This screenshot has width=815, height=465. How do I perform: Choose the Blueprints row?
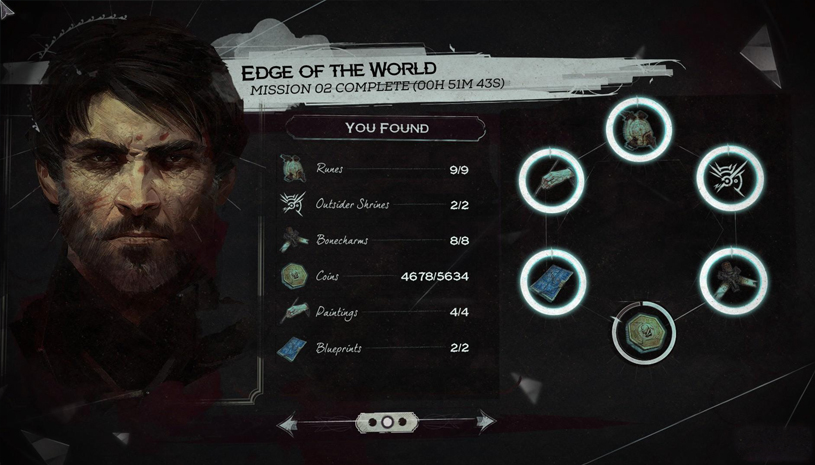(378, 349)
